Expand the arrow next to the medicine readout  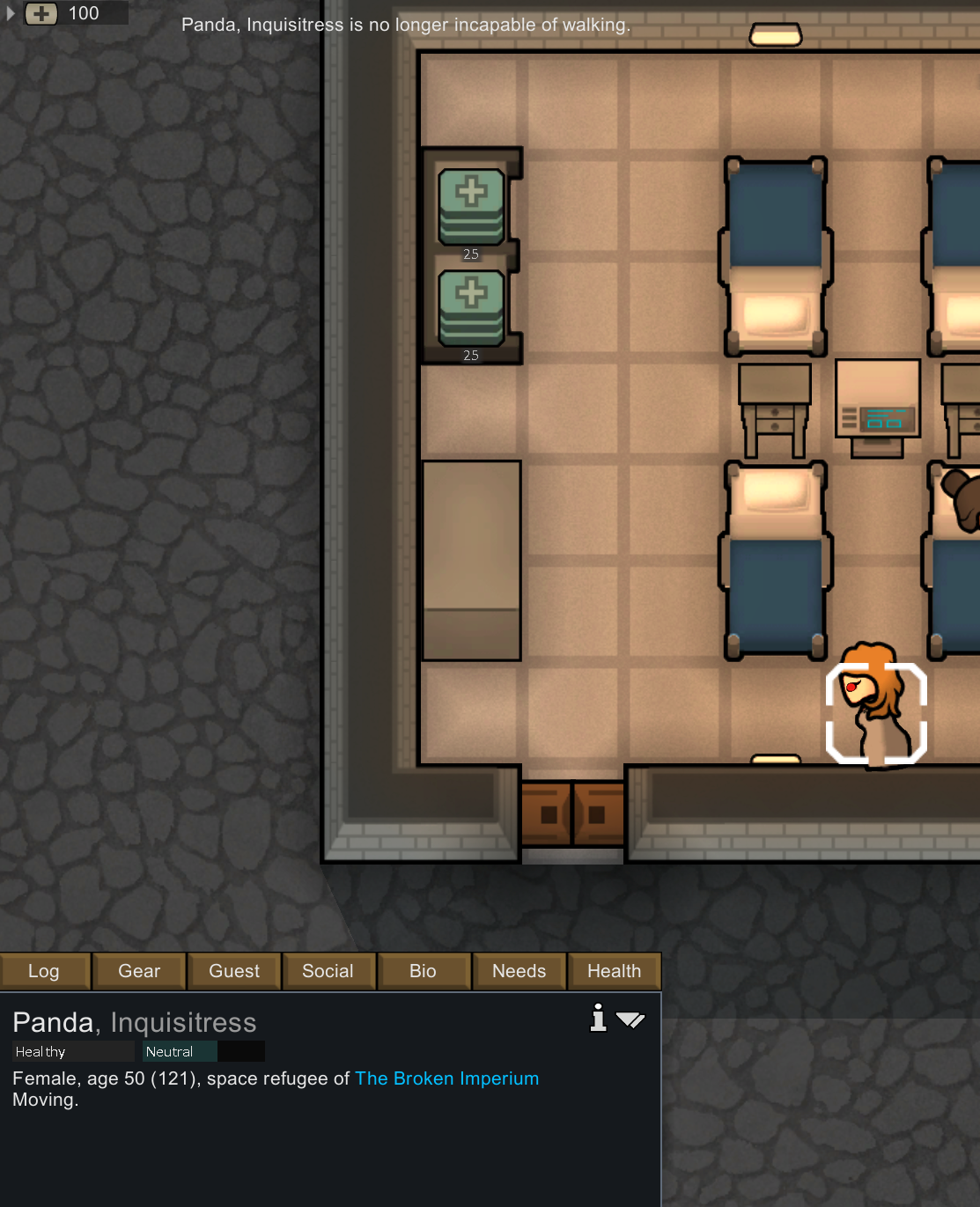(x=11, y=13)
